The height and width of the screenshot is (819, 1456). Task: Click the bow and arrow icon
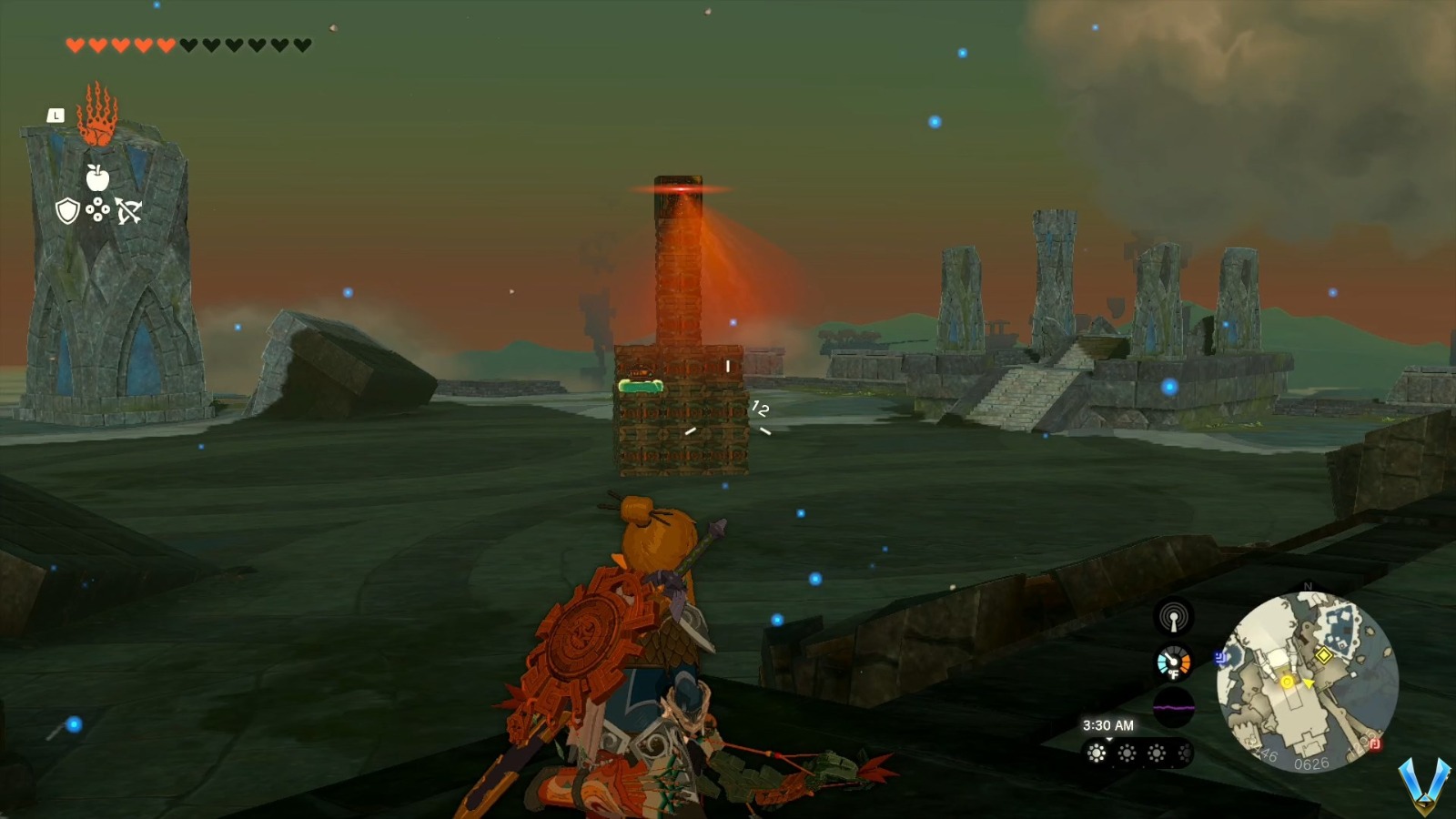pyautogui.click(x=129, y=212)
